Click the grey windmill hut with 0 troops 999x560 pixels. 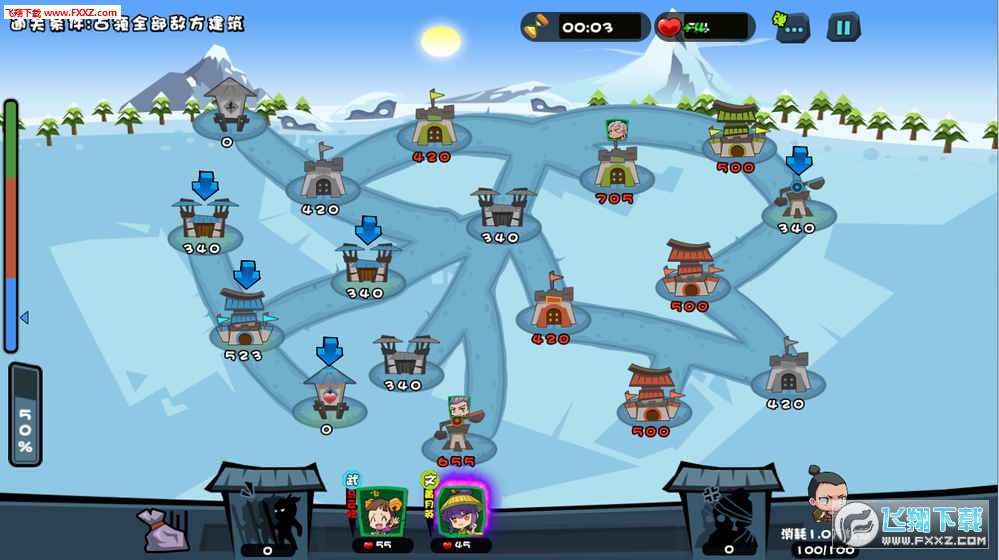[x=230, y=105]
